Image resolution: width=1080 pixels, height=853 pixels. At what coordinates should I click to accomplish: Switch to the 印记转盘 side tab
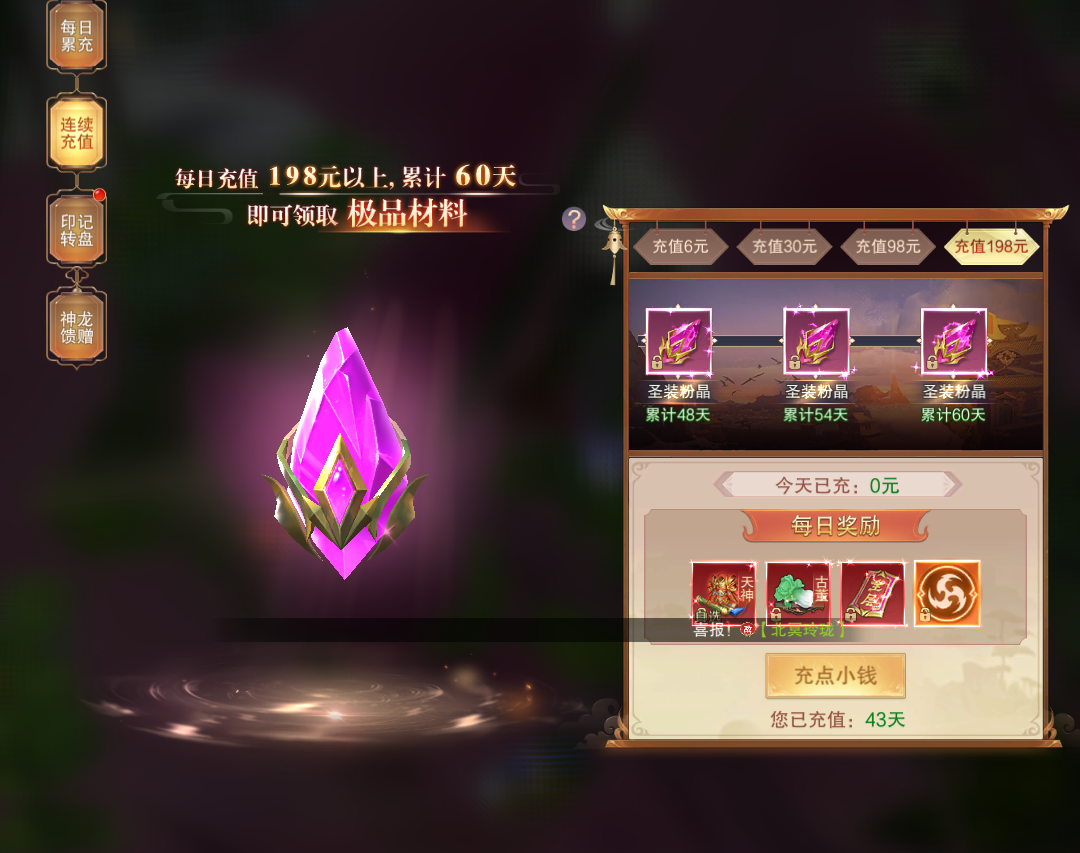pyautogui.click(x=76, y=230)
